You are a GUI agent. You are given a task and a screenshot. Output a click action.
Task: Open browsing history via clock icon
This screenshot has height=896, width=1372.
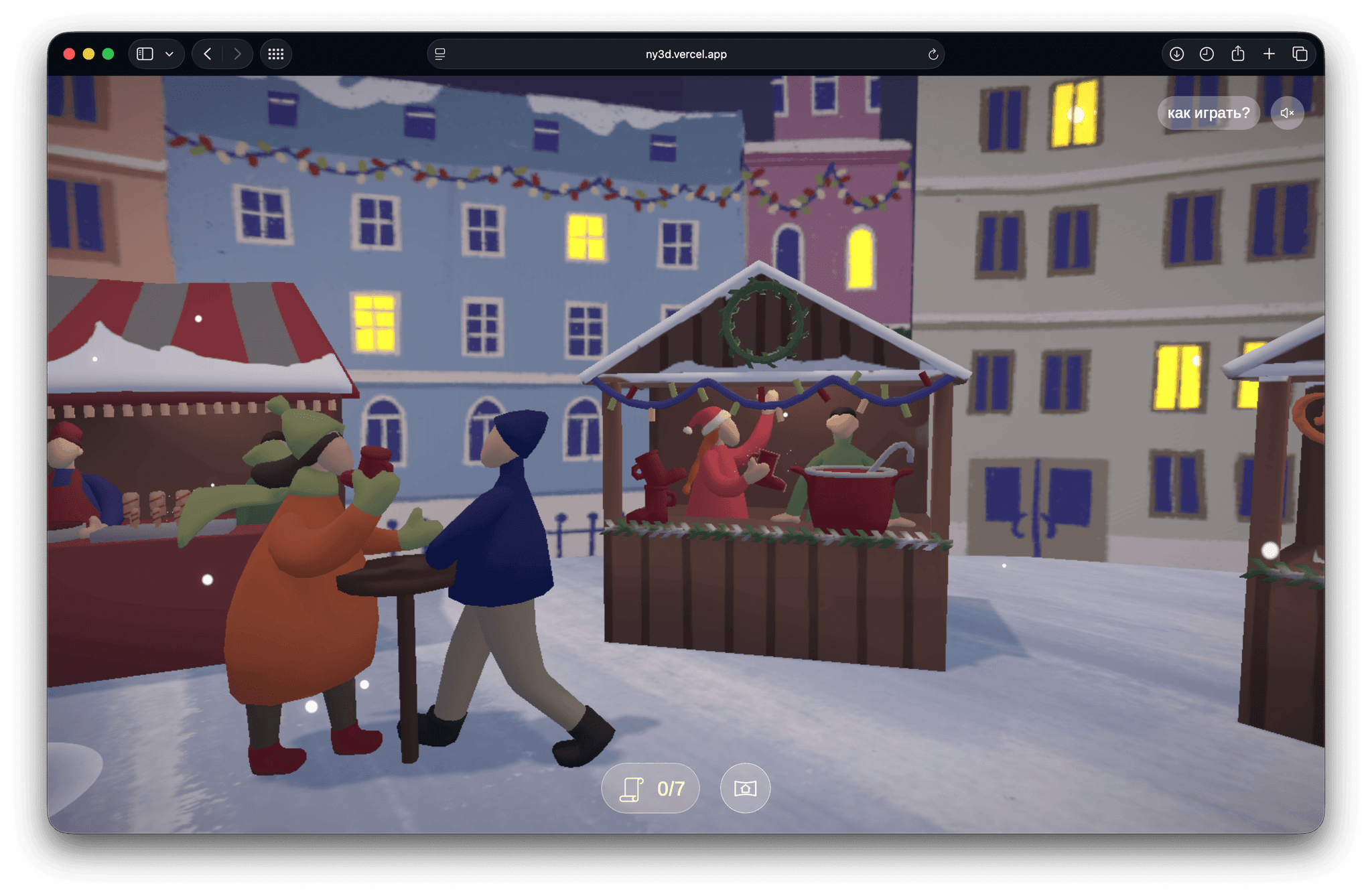[1207, 54]
